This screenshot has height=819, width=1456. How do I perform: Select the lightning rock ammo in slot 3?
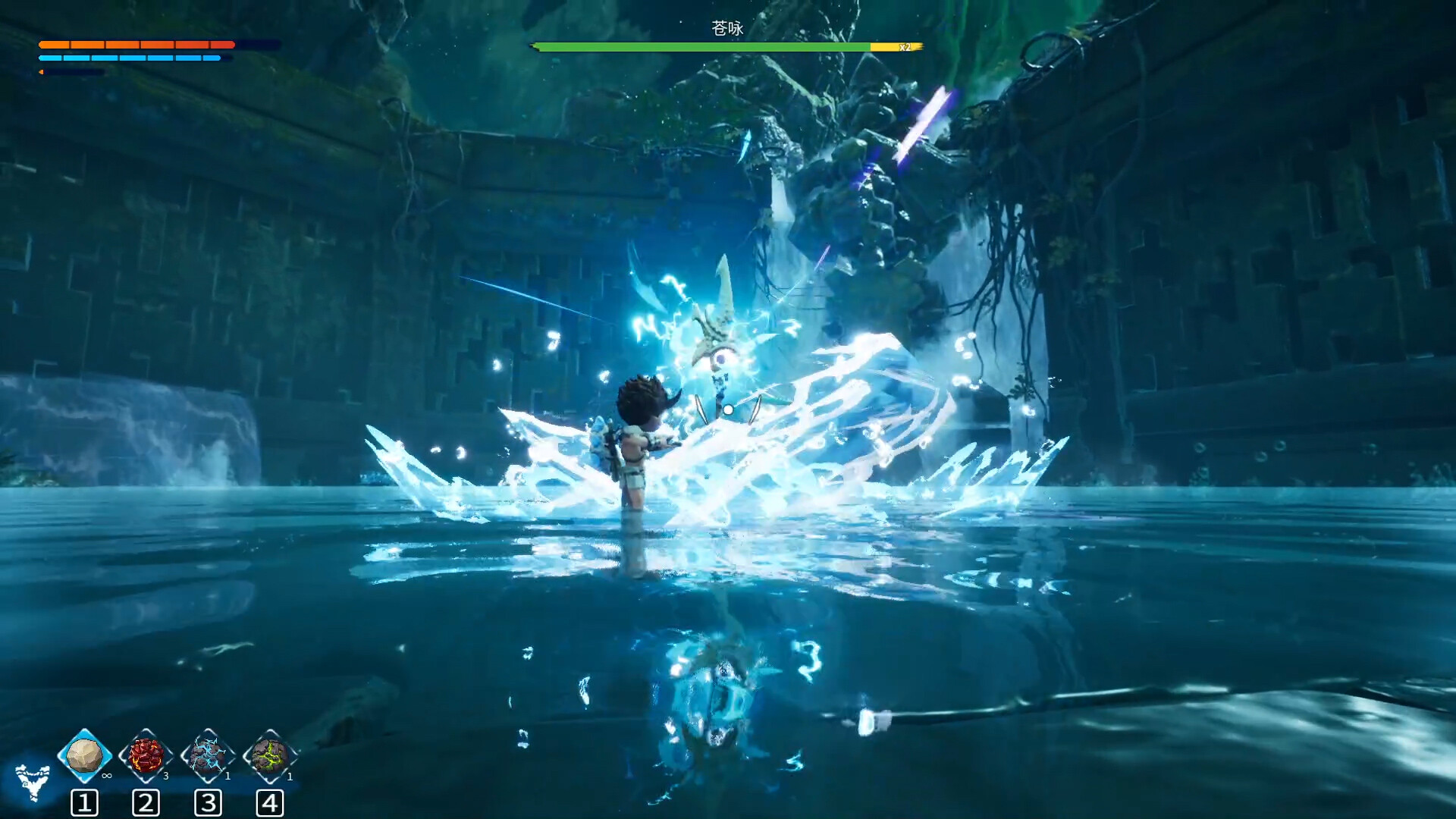(x=209, y=755)
